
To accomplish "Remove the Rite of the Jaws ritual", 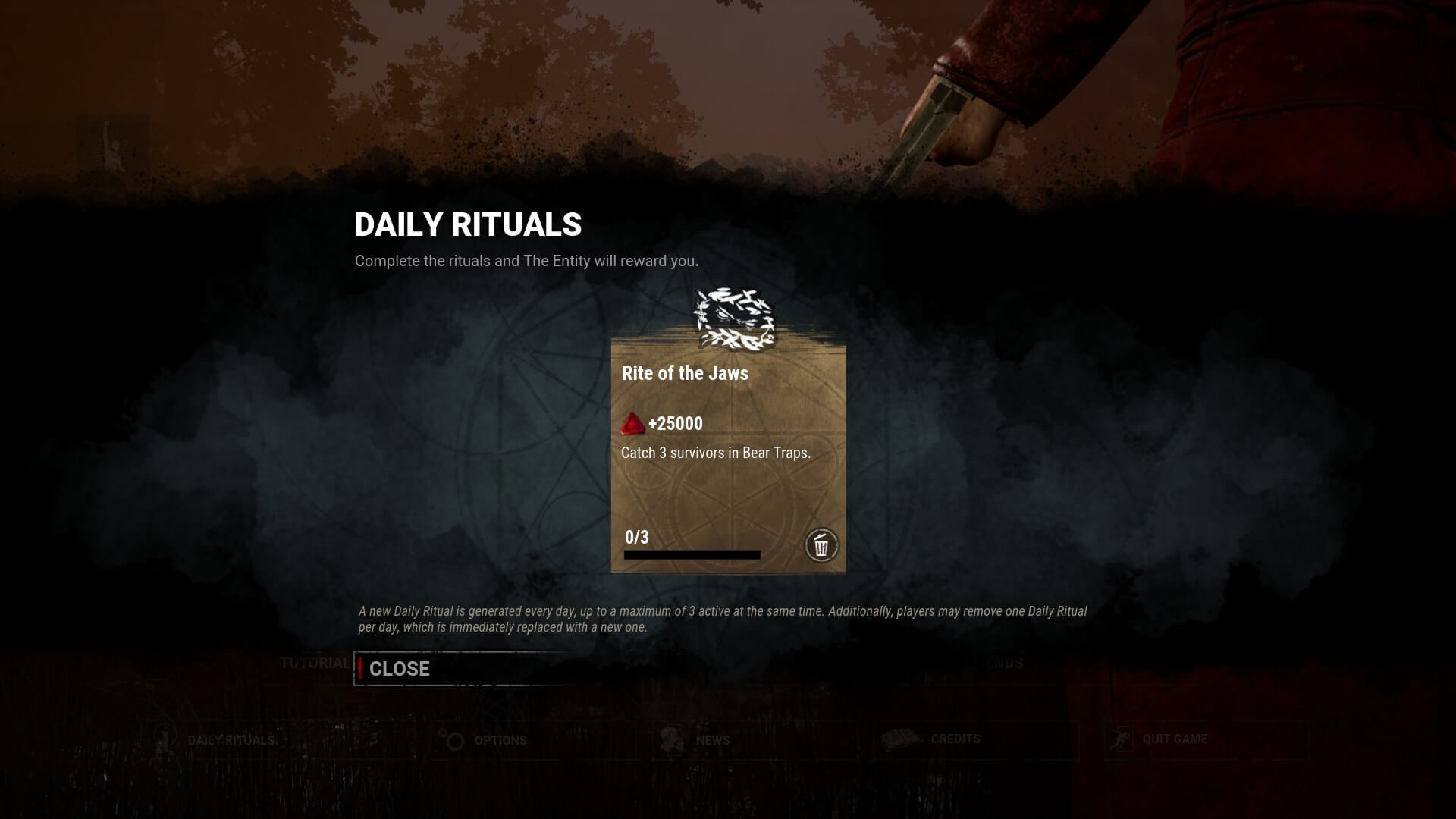I will (x=821, y=544).
